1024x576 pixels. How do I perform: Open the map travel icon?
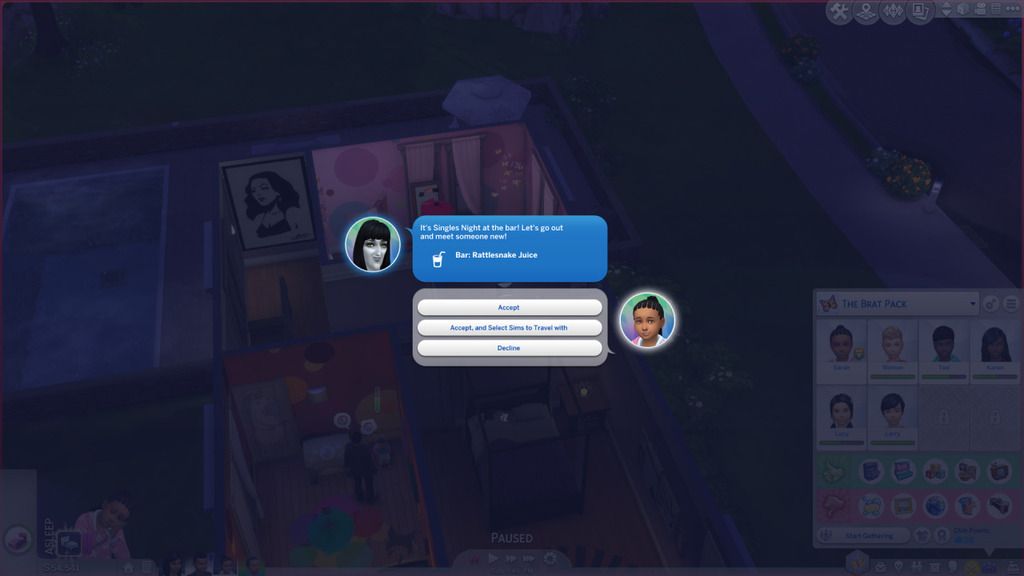coord(866,12)
